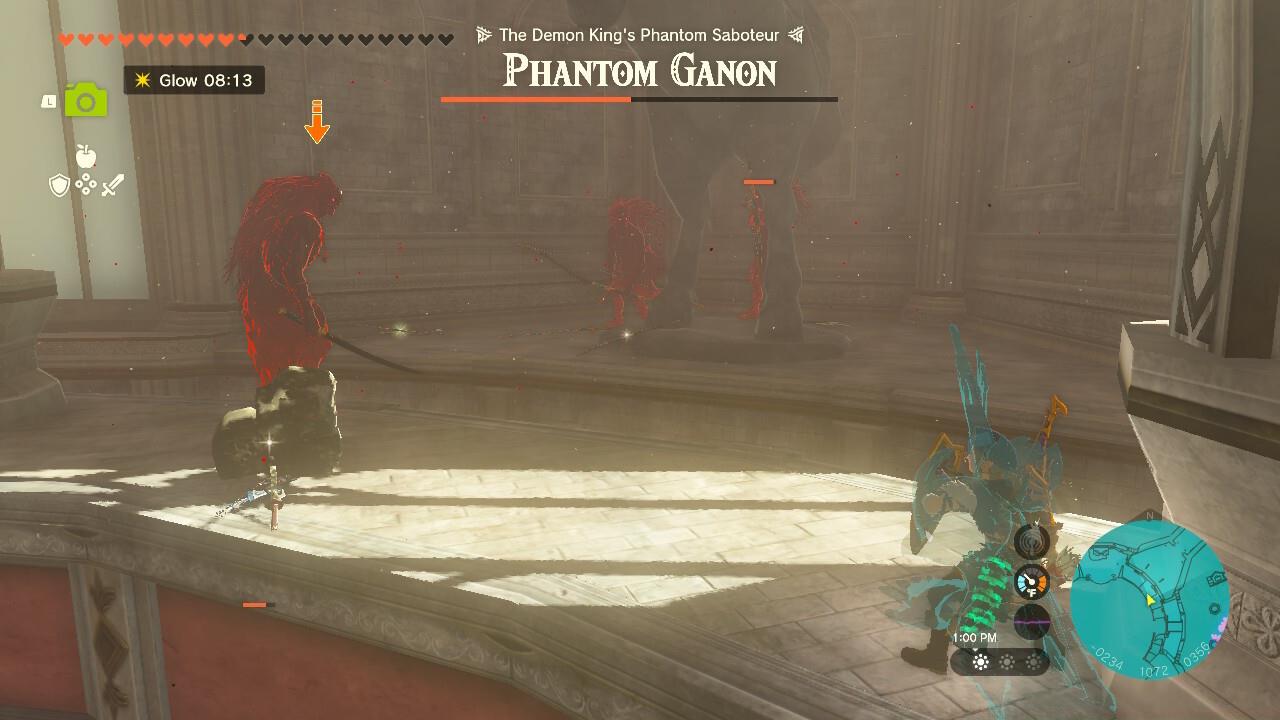The width and height of the screenshot is (1280, 720).
Task: Click the 1:00 PM time display
Action: click(975, 636)
